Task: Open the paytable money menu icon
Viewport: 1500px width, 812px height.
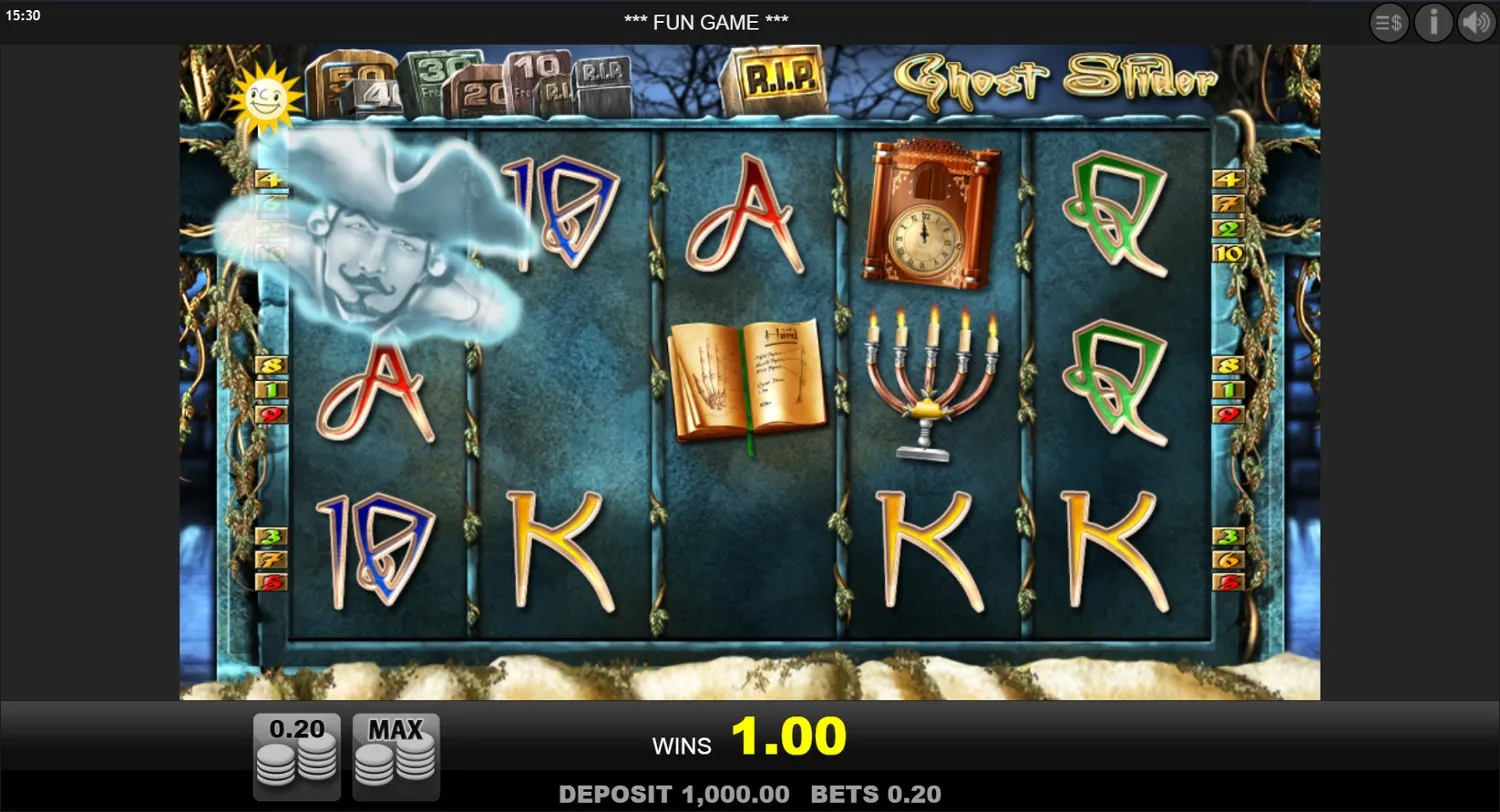Action: pyautogui.click(x=1389, y=22)
